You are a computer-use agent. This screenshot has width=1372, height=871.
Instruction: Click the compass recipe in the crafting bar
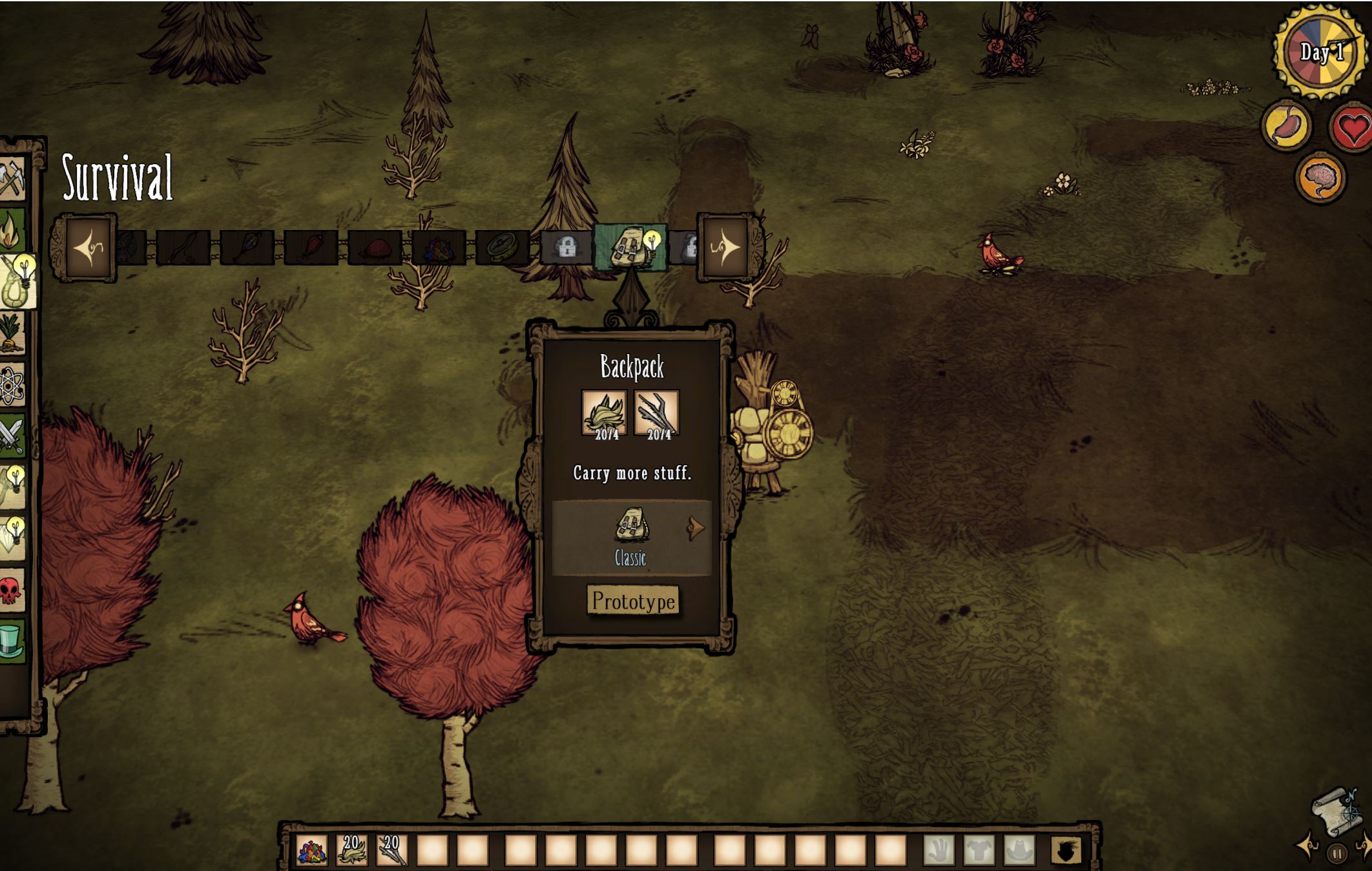coord(502,247)
